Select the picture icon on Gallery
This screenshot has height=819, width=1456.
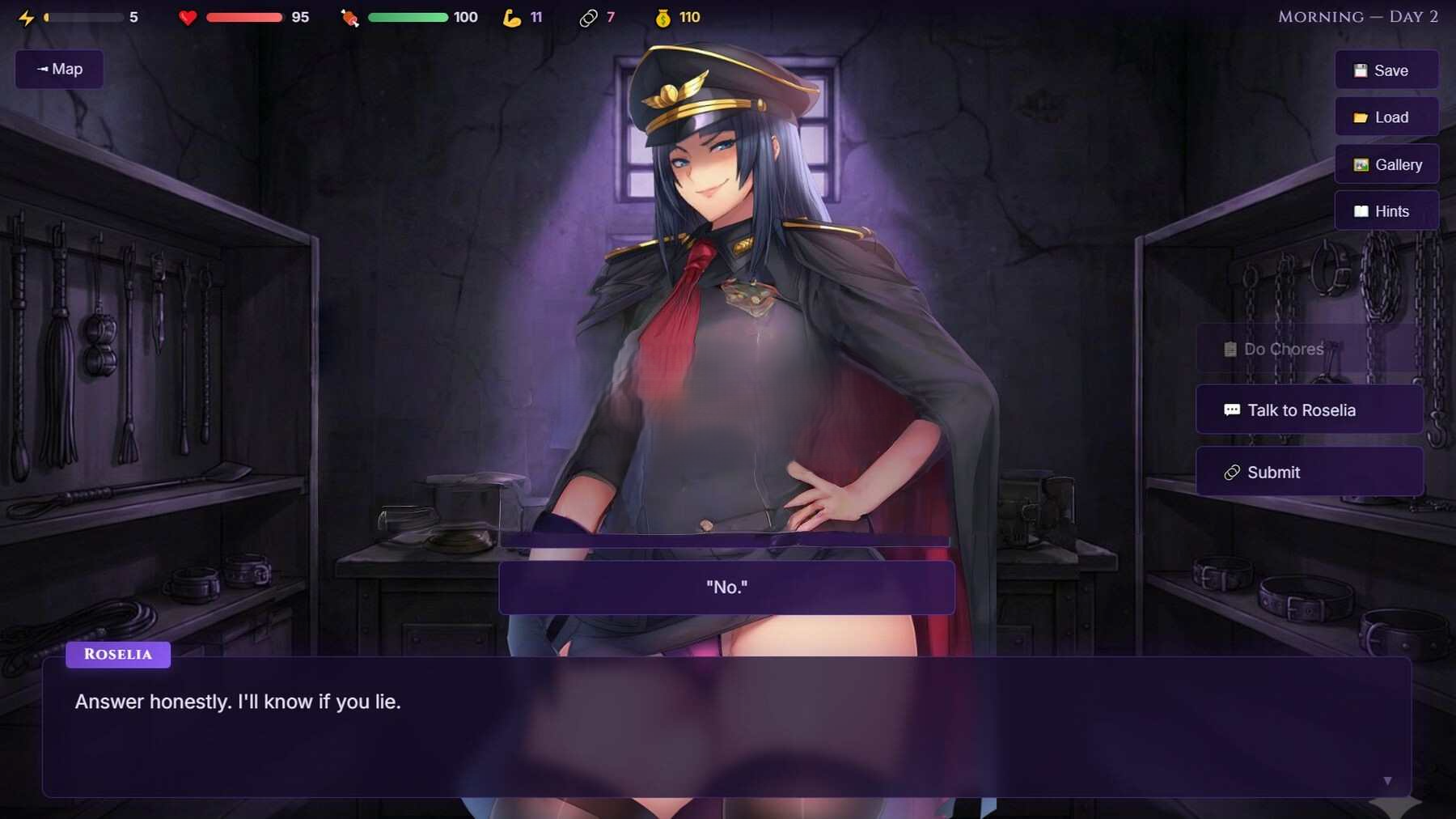point(1361,164)
